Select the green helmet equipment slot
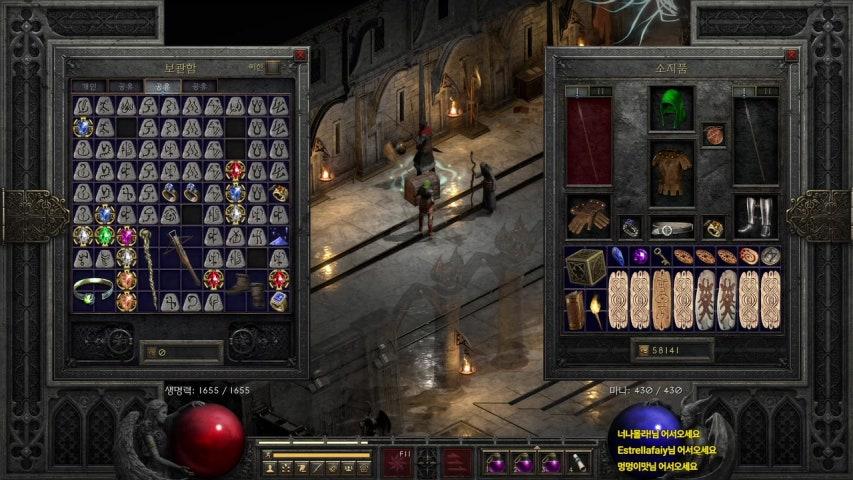 [671, 109]
